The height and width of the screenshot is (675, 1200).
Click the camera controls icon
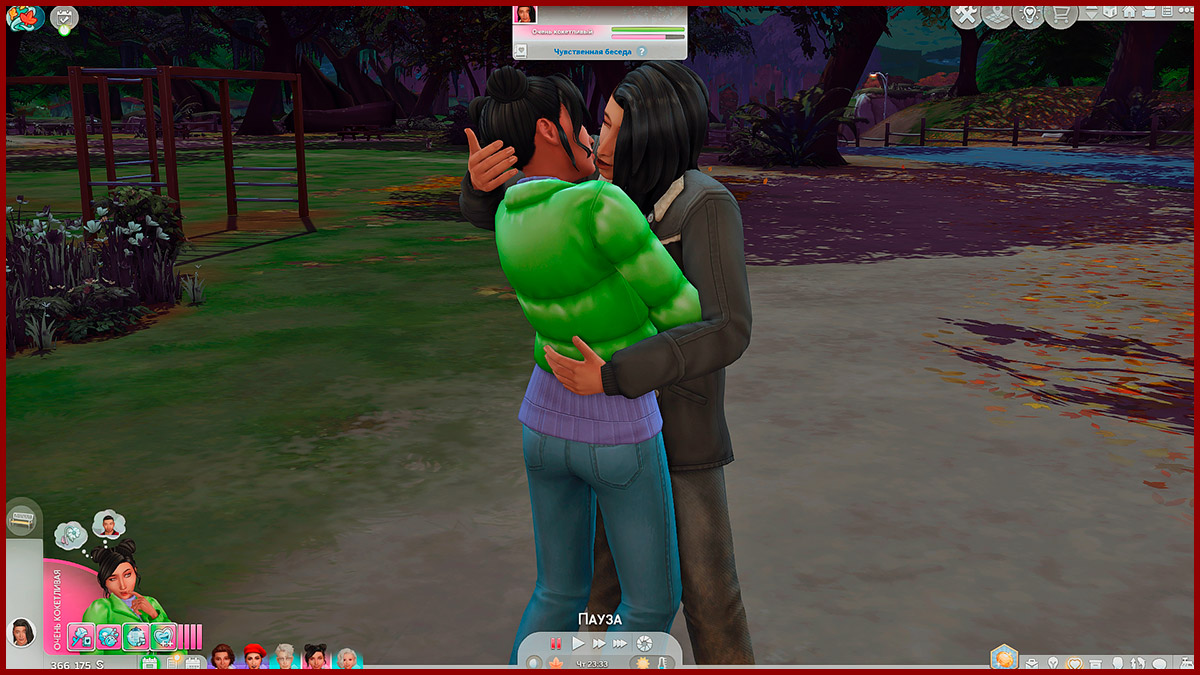click(645, 643)
